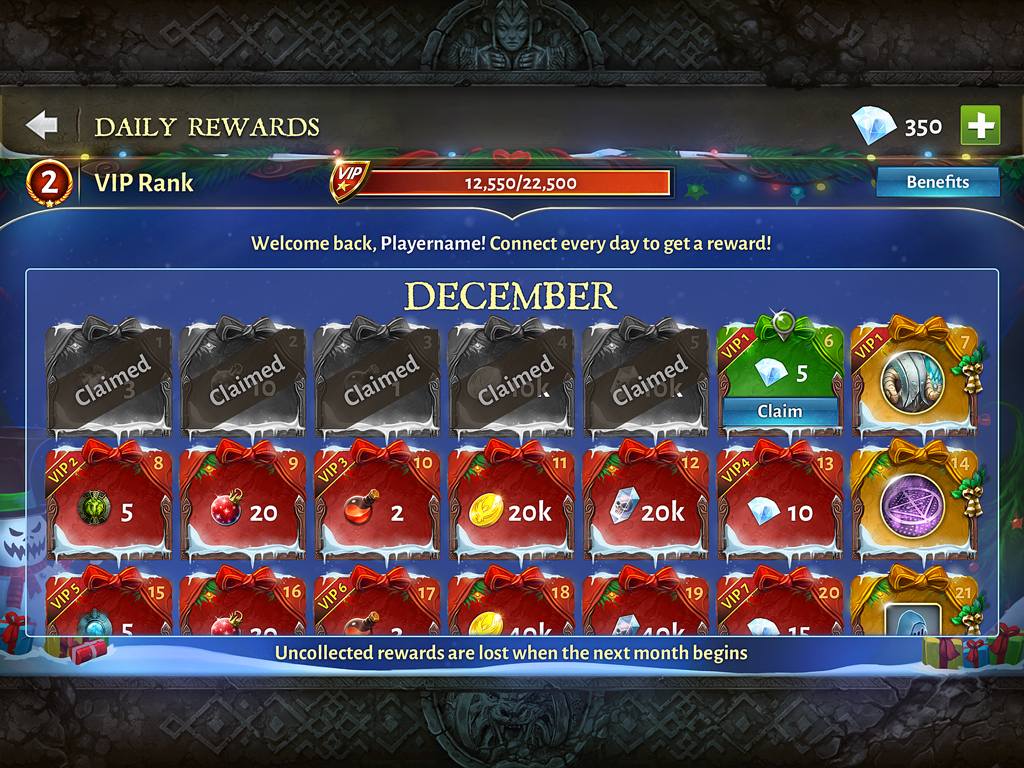Open the VIP Benefits panel
Viewport: 1024px width, 768px height.
tap(937, 182)
